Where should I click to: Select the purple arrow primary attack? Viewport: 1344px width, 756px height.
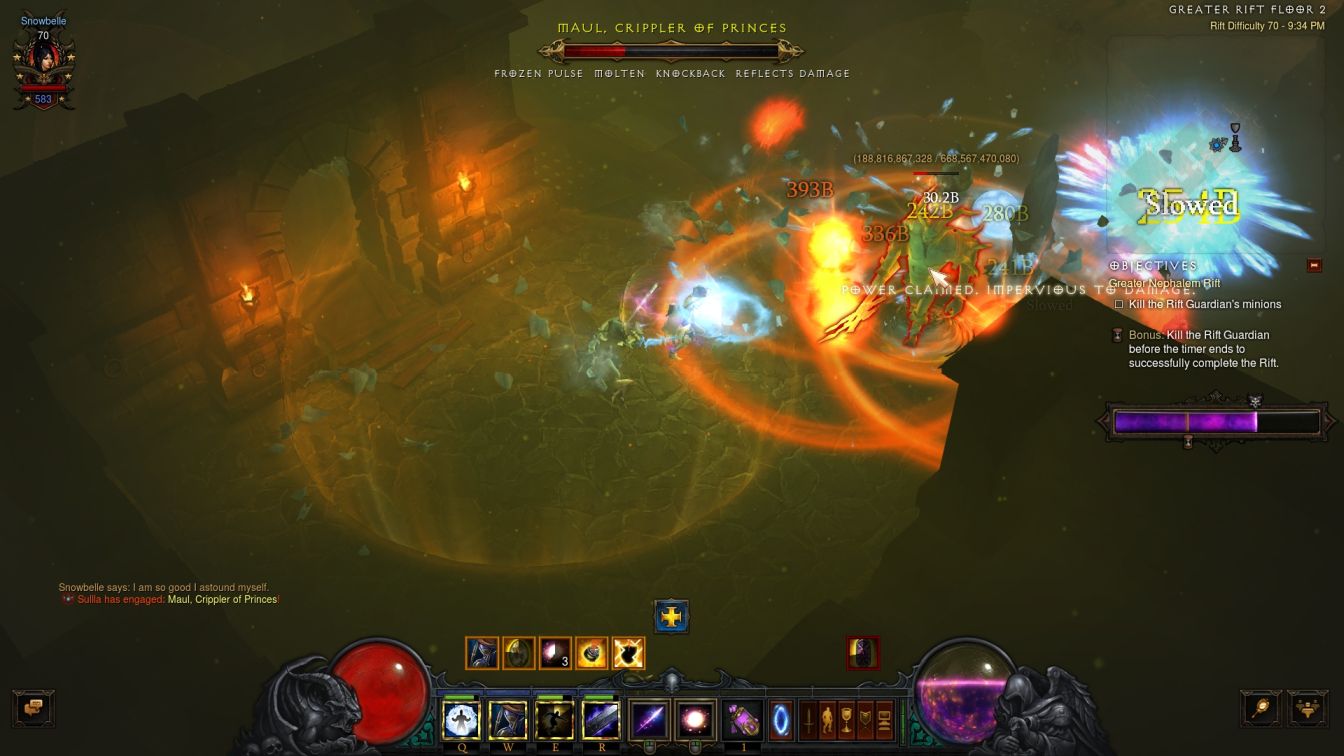tap(648, 720)
